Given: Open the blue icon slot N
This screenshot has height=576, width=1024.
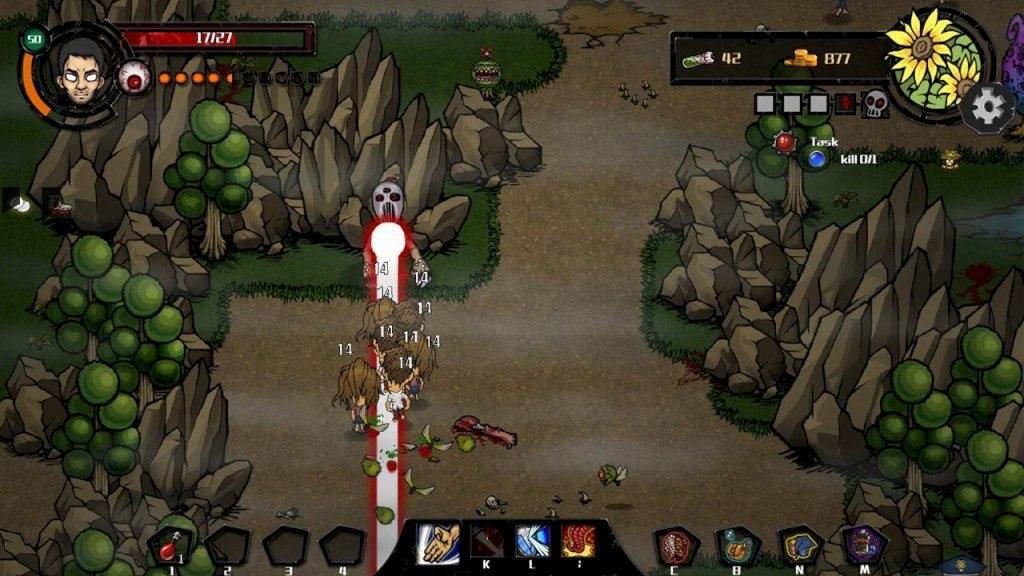Looking at the screenshot, I should coord(800,546).
